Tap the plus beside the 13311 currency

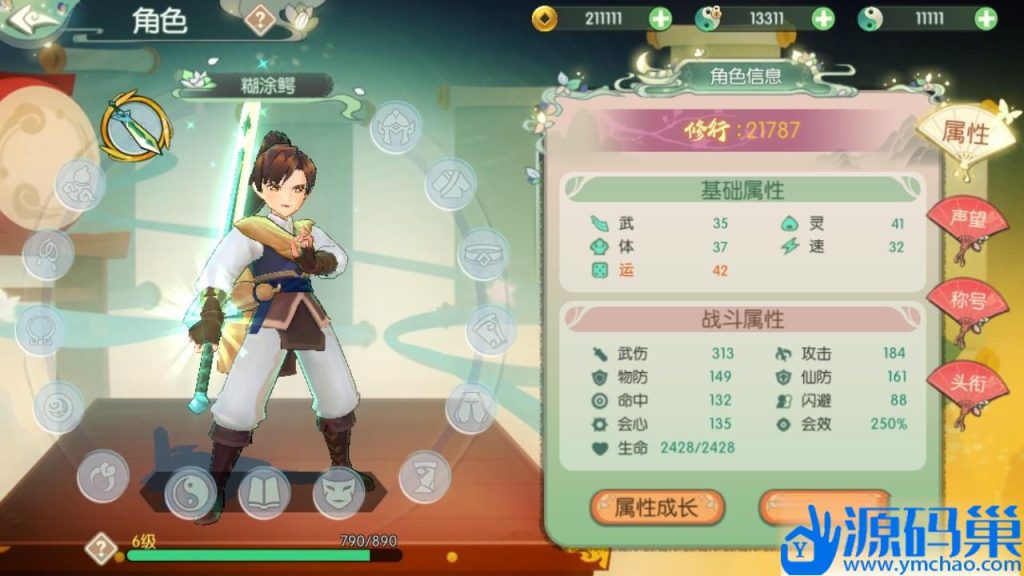click(x=822, y=18)
